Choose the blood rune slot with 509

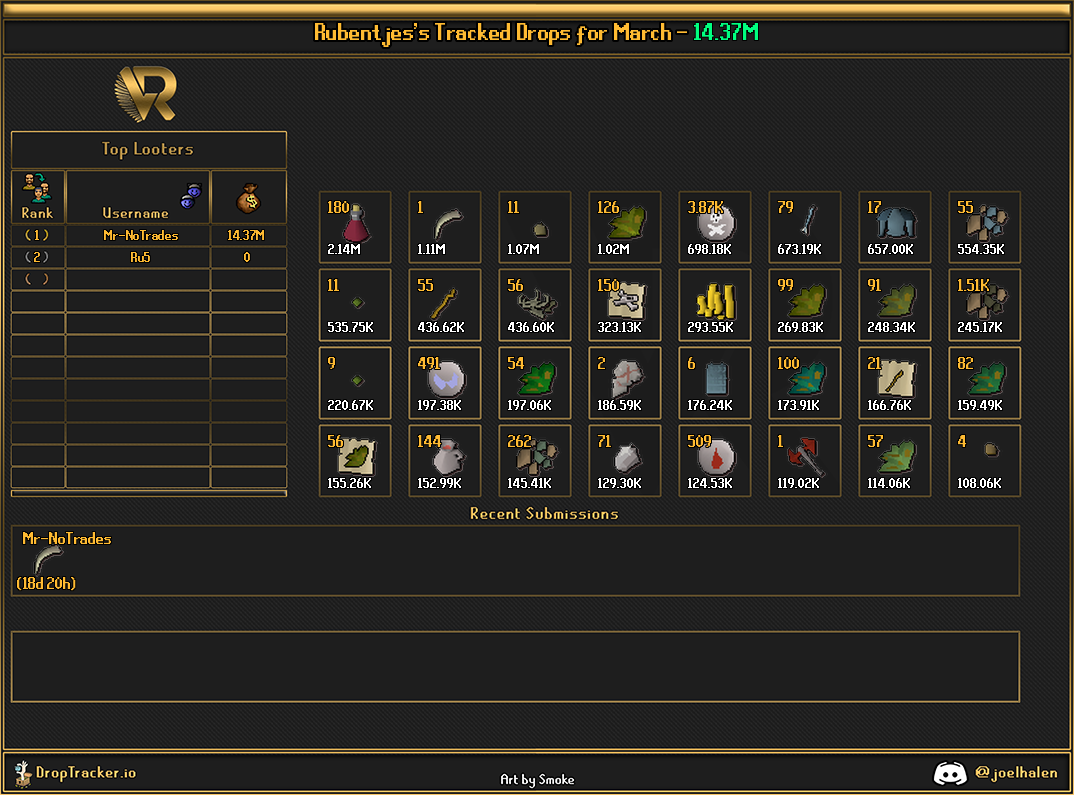714,461
